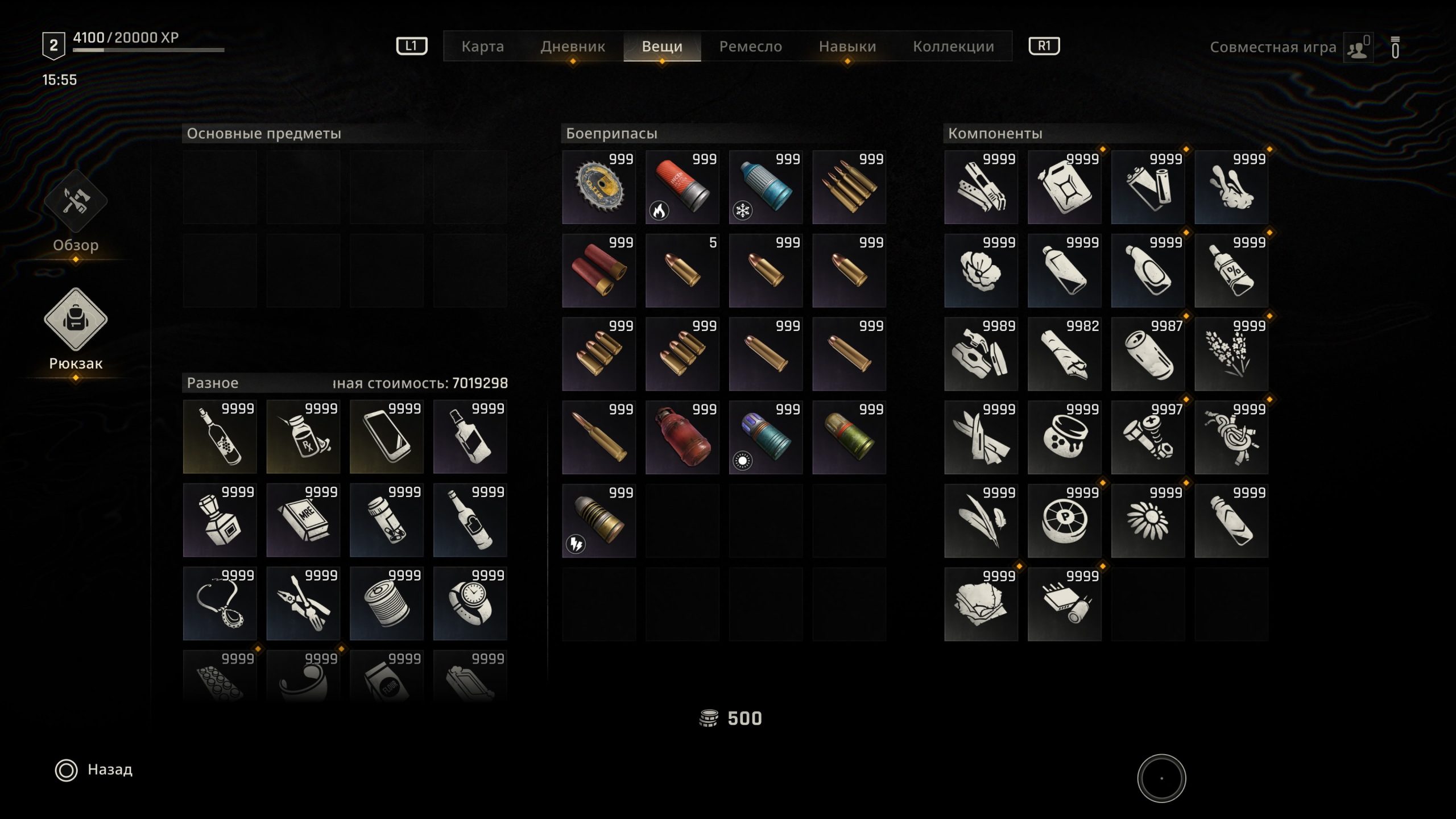Select the batteries component
Viewport: 1456px width, 819px height.
coord(1147,188)
